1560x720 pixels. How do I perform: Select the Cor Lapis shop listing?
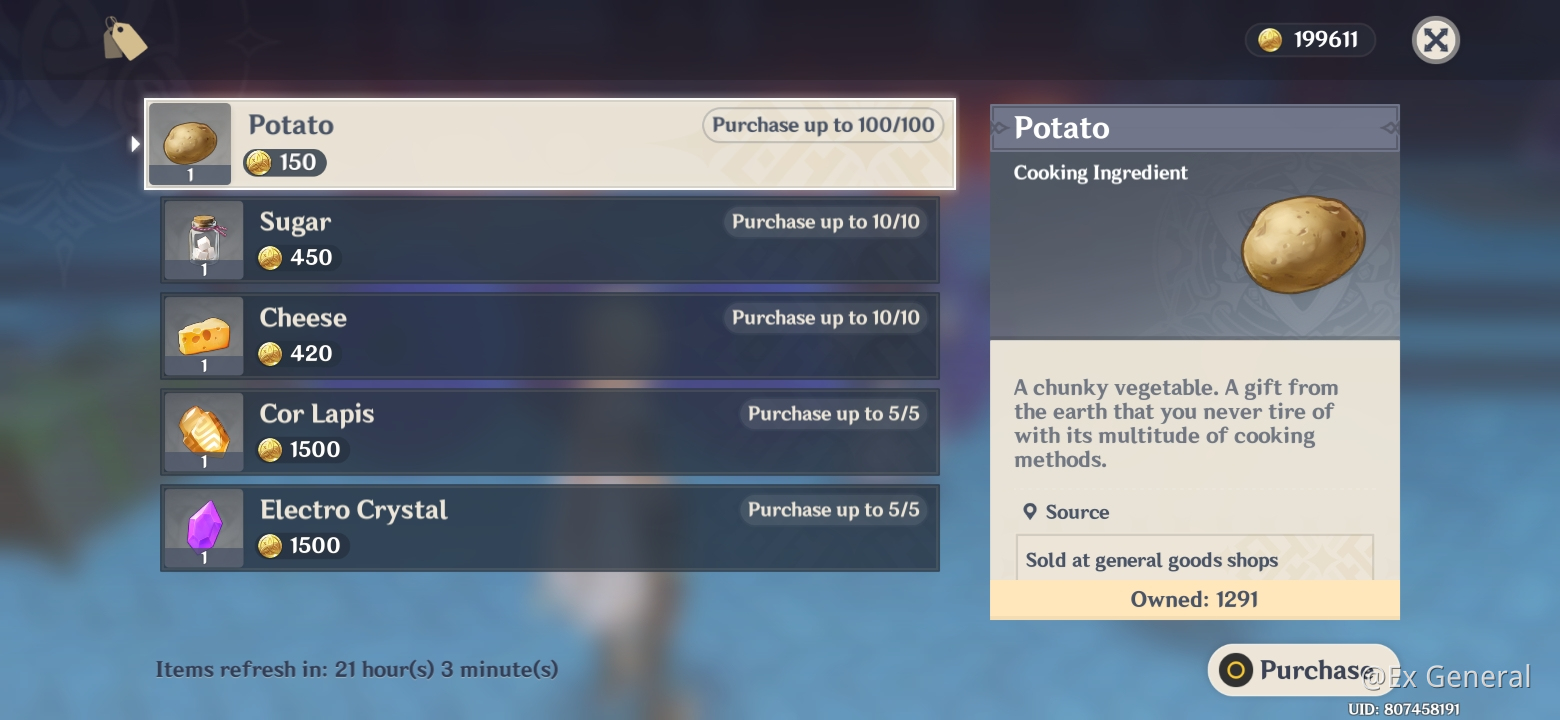click(550, 432)
